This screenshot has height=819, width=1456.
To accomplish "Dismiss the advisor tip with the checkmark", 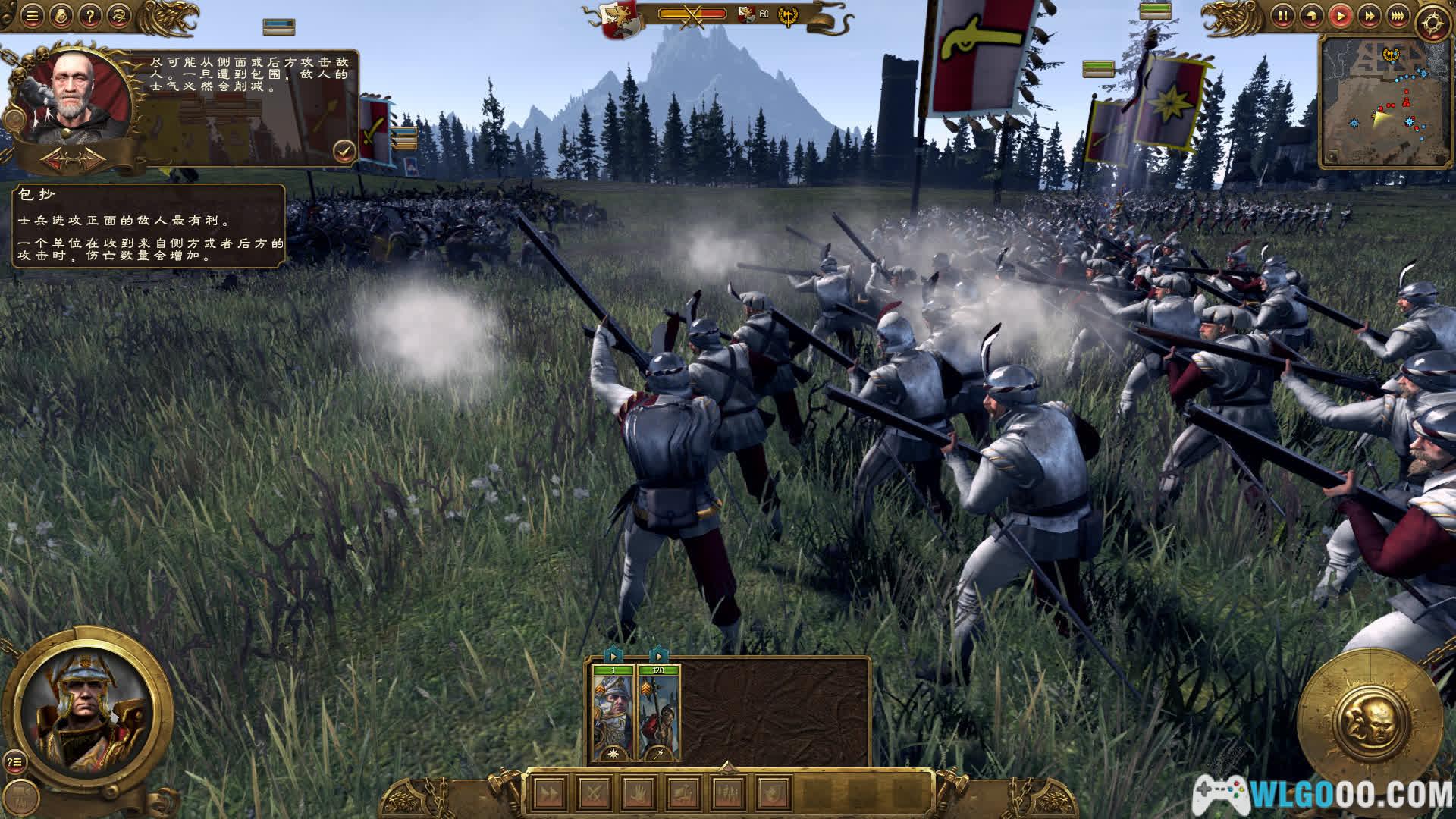I will coord(344,151).
